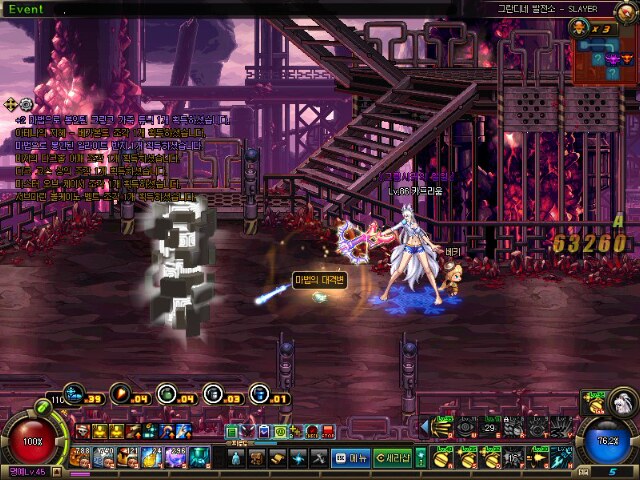Open the 세리샵 cash shop button
The image size is (640, 480).
click(393, 457)
